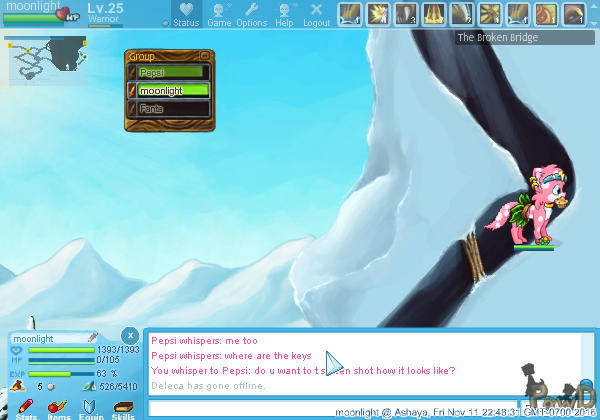
Task: Select Pepsi in the Group panel
Action: (173, 72)
